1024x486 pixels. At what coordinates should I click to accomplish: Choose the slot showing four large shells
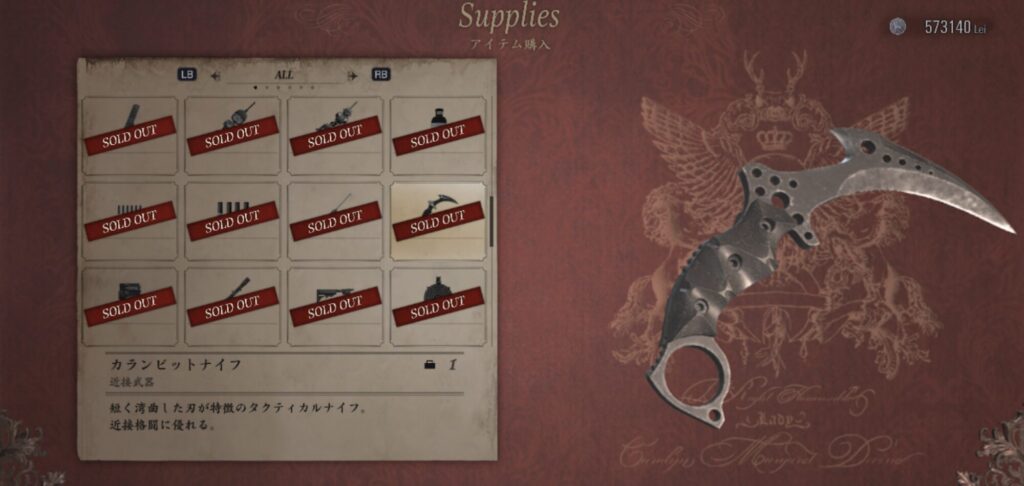(x=232, y=221)
